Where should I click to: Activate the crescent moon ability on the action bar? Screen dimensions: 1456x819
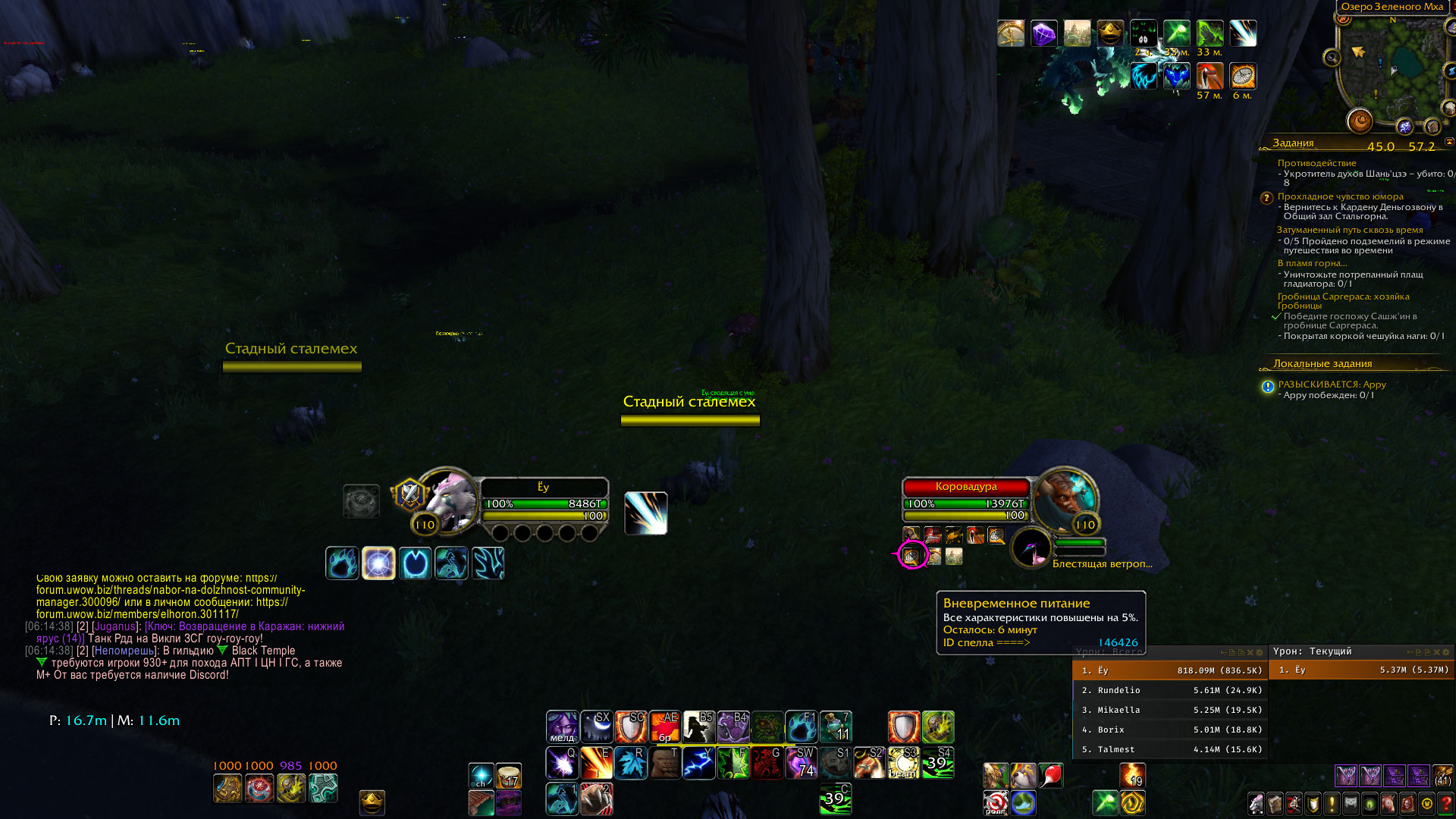tap(597, 727)
